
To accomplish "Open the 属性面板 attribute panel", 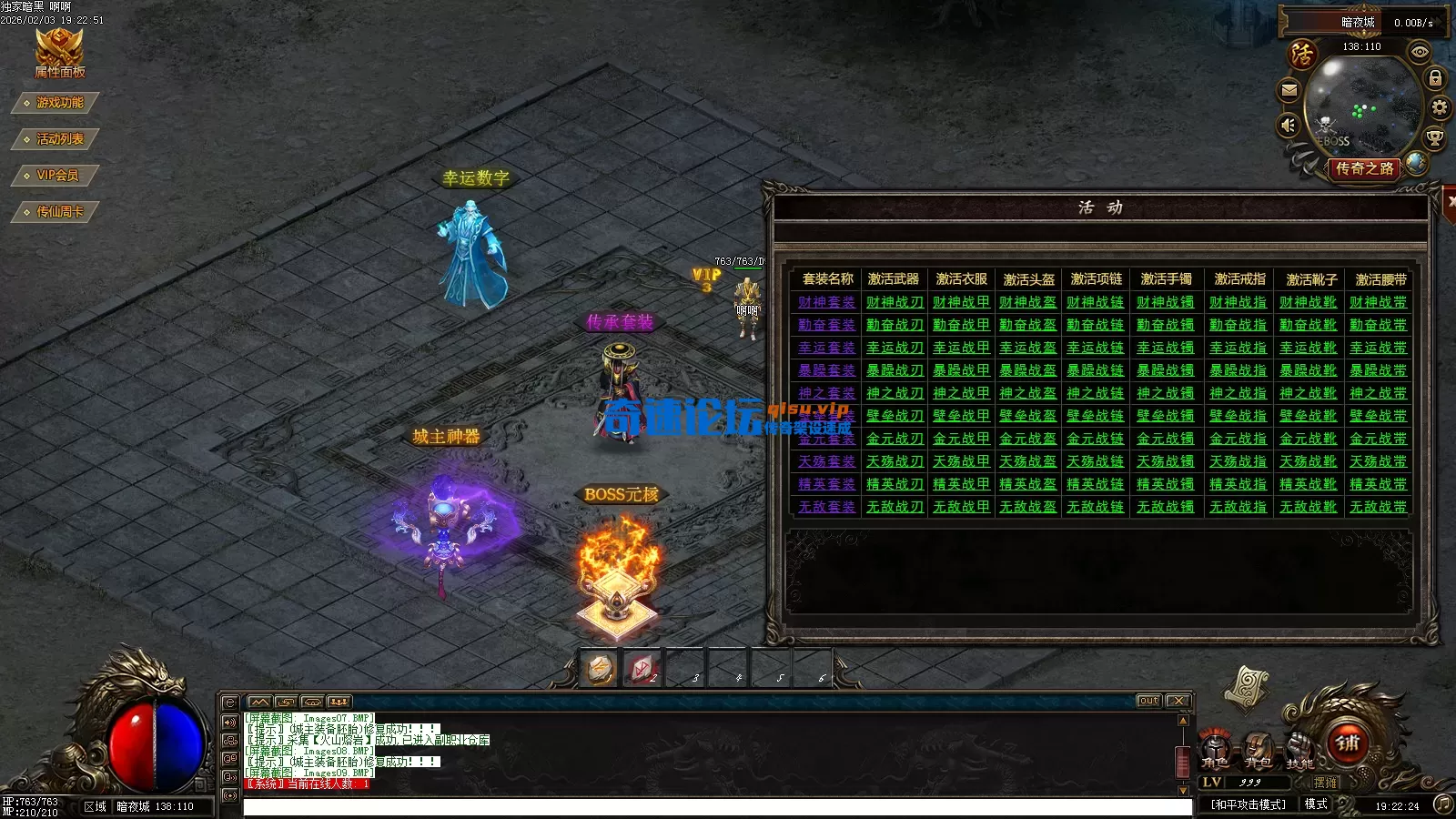I will 59,53.
